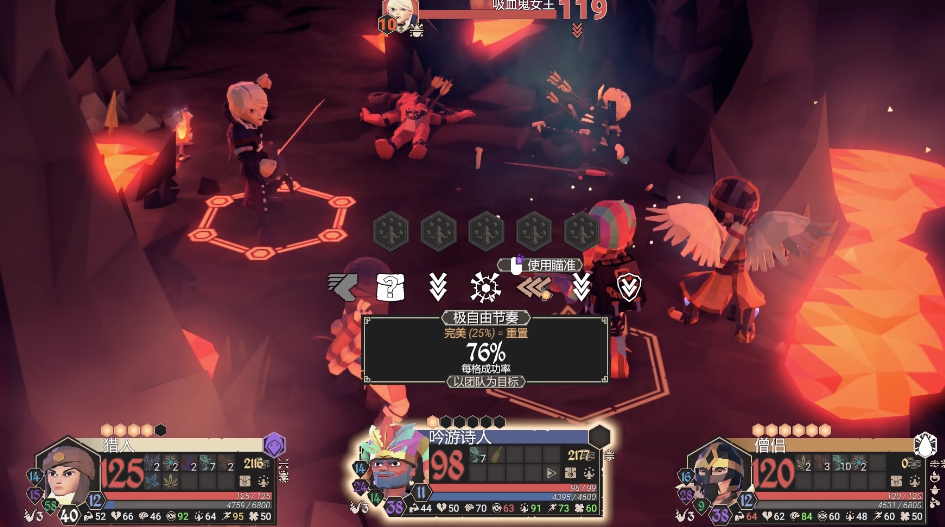Select the shield with chevrons ability
The width and height of the screenshot is (945, 527).
coord(629,288)
